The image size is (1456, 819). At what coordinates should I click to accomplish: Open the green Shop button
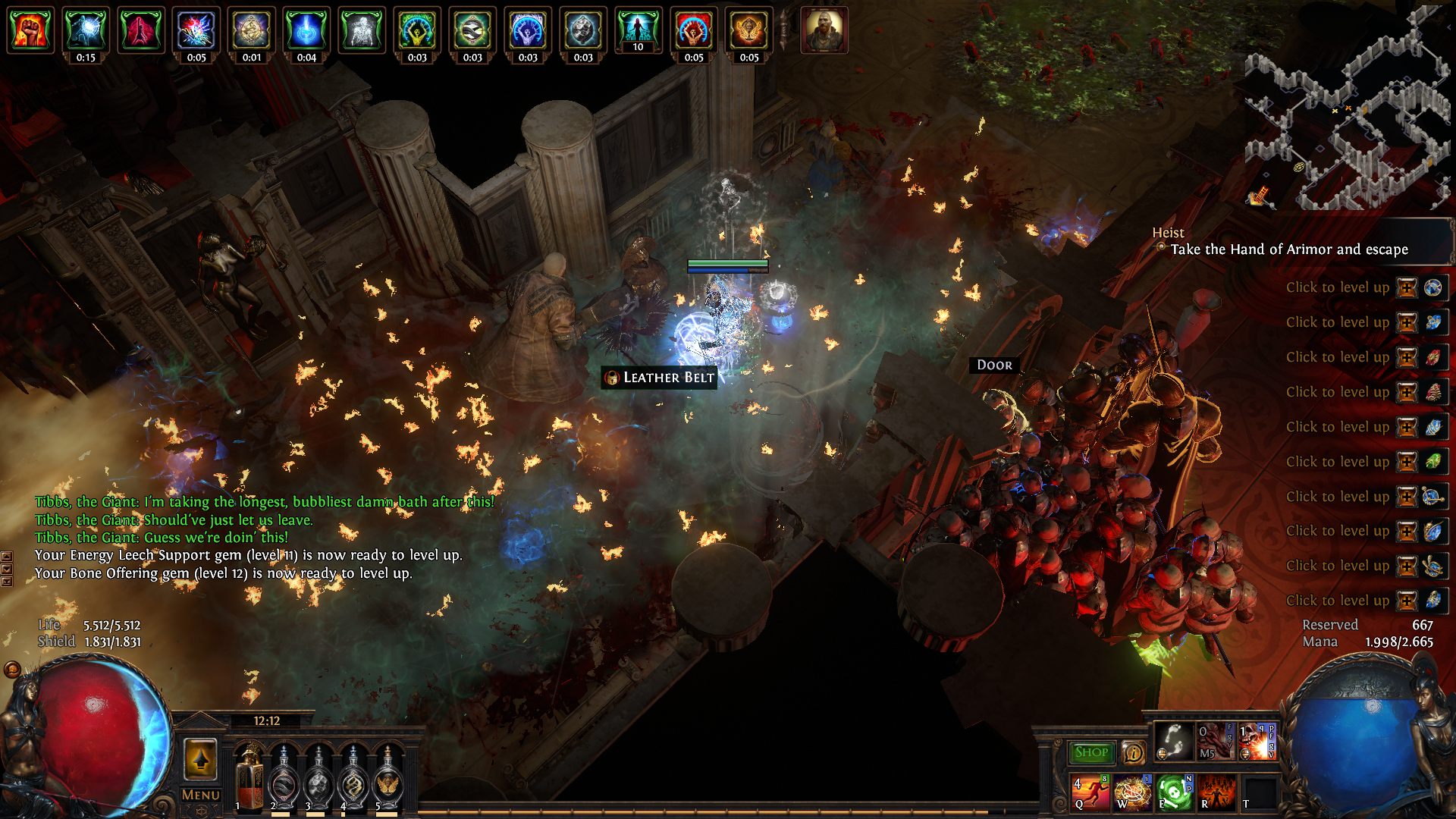[x=1091, y=752]
